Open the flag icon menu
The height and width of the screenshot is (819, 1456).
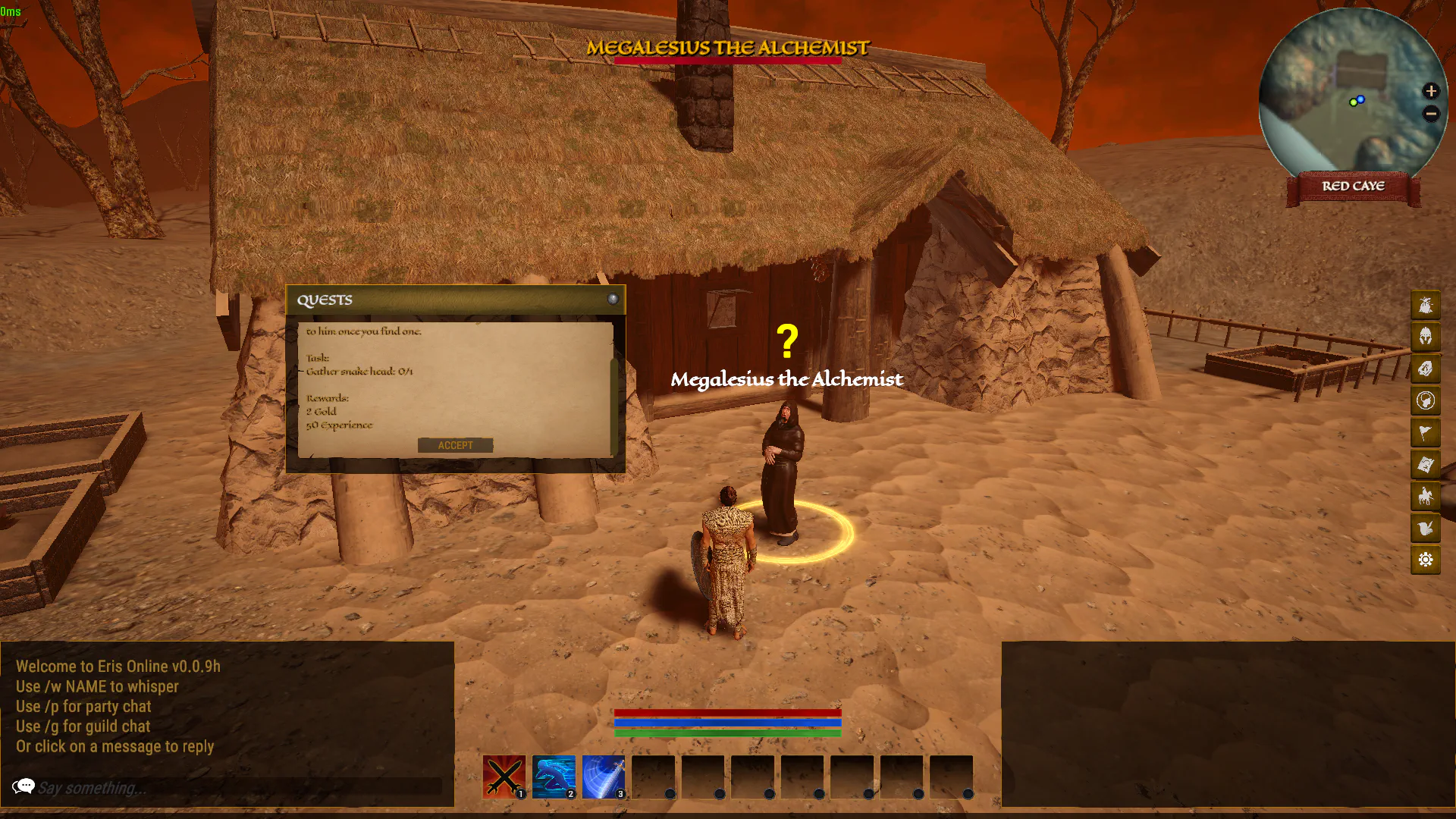(1426, 432)
